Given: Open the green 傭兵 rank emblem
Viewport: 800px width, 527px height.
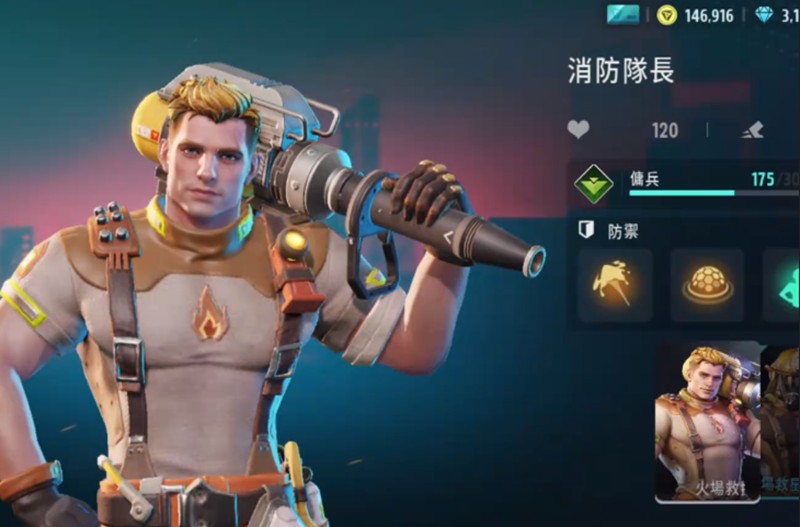Looking at the screenshot, I should coord(594,183).
